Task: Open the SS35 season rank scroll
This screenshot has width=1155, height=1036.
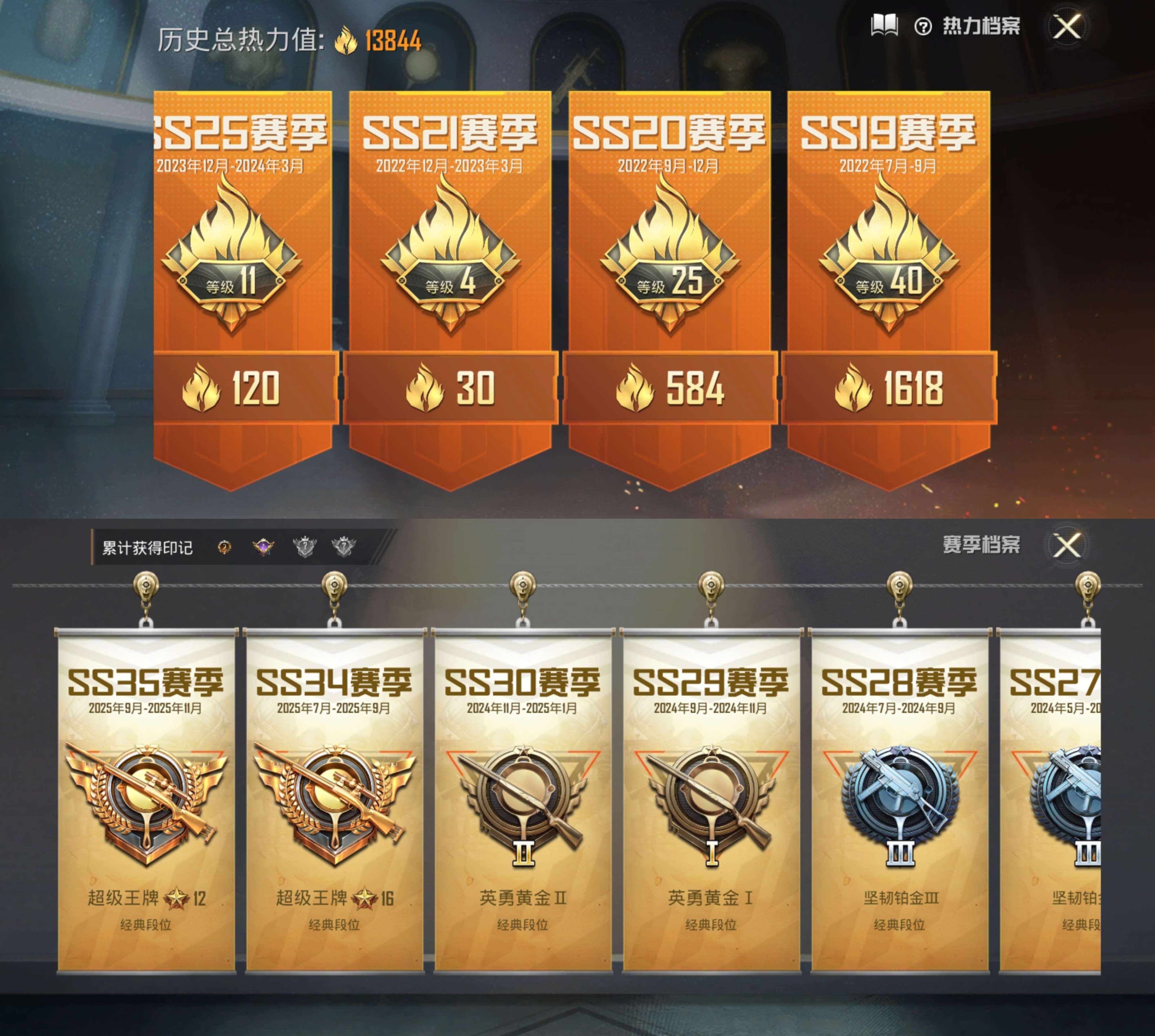Action: point(146,797)
